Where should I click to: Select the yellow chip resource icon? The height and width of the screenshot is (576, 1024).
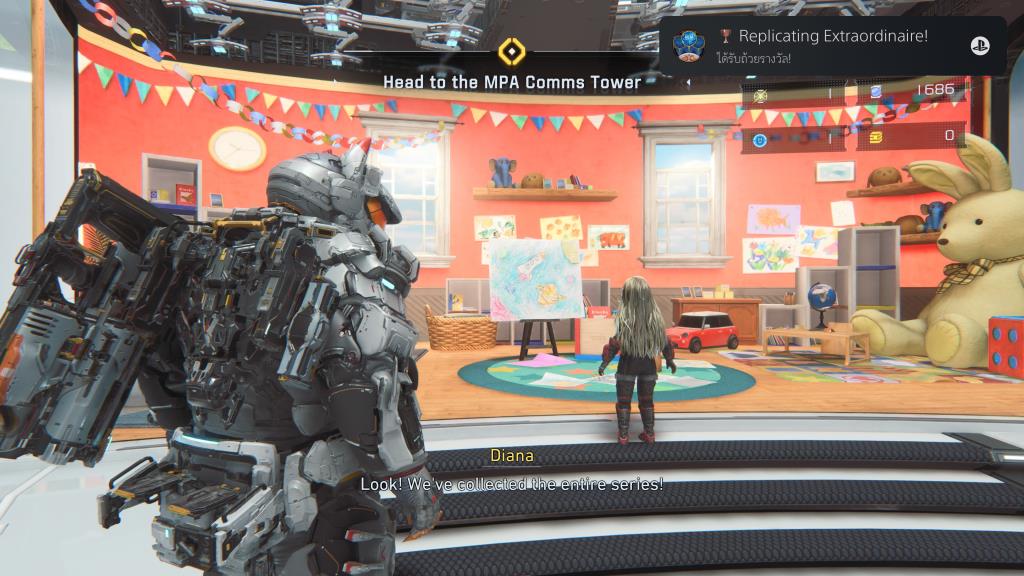[875, 136]
